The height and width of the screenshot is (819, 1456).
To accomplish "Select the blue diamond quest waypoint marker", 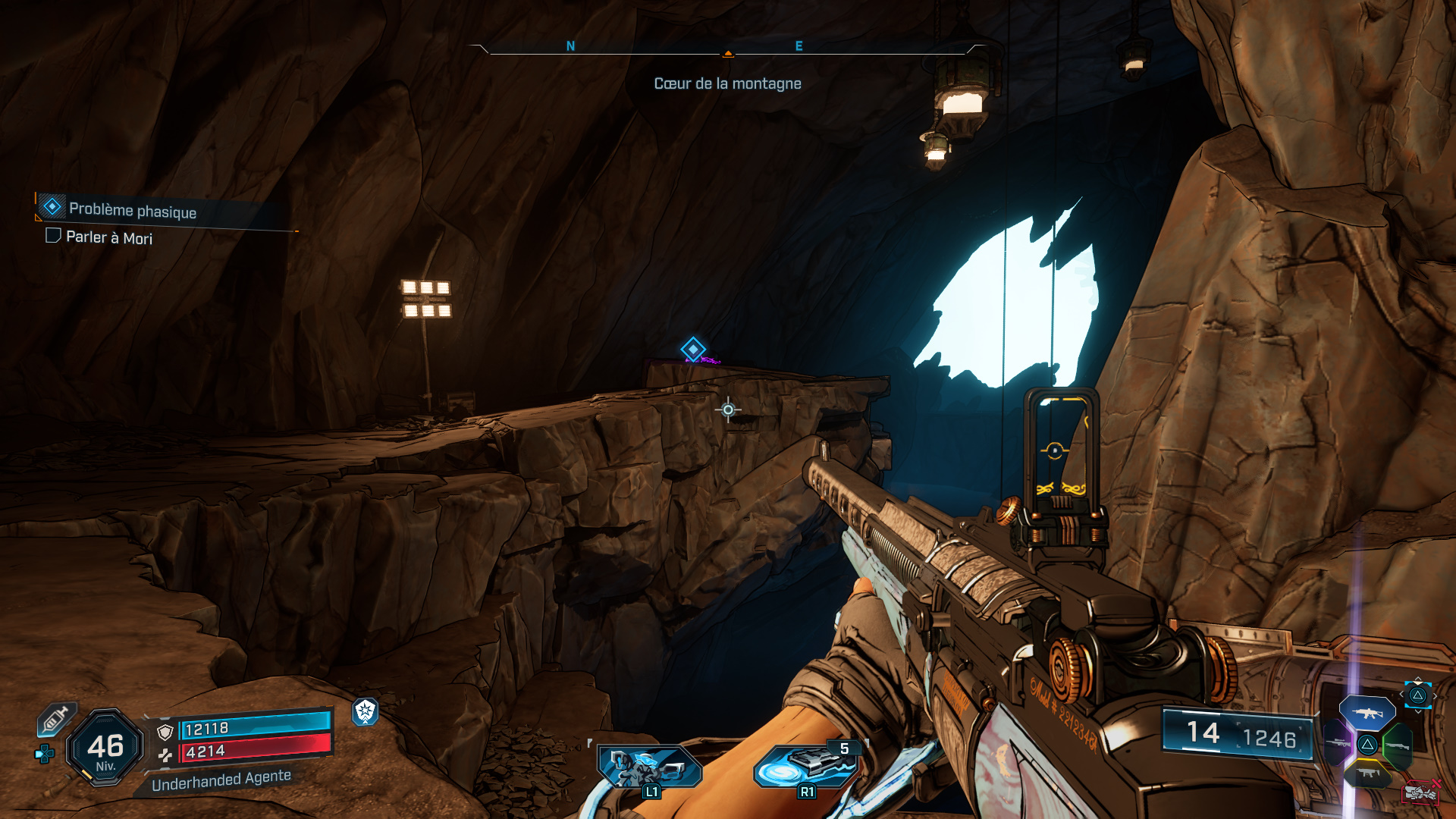I will (692, 350).
